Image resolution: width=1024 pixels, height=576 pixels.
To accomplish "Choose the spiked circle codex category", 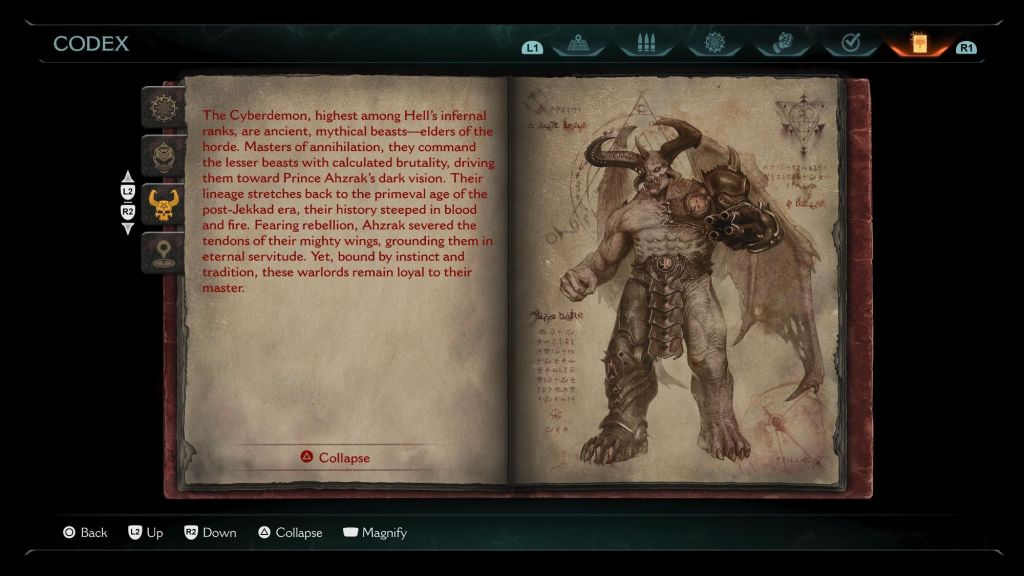I will (x=161, y=108).
